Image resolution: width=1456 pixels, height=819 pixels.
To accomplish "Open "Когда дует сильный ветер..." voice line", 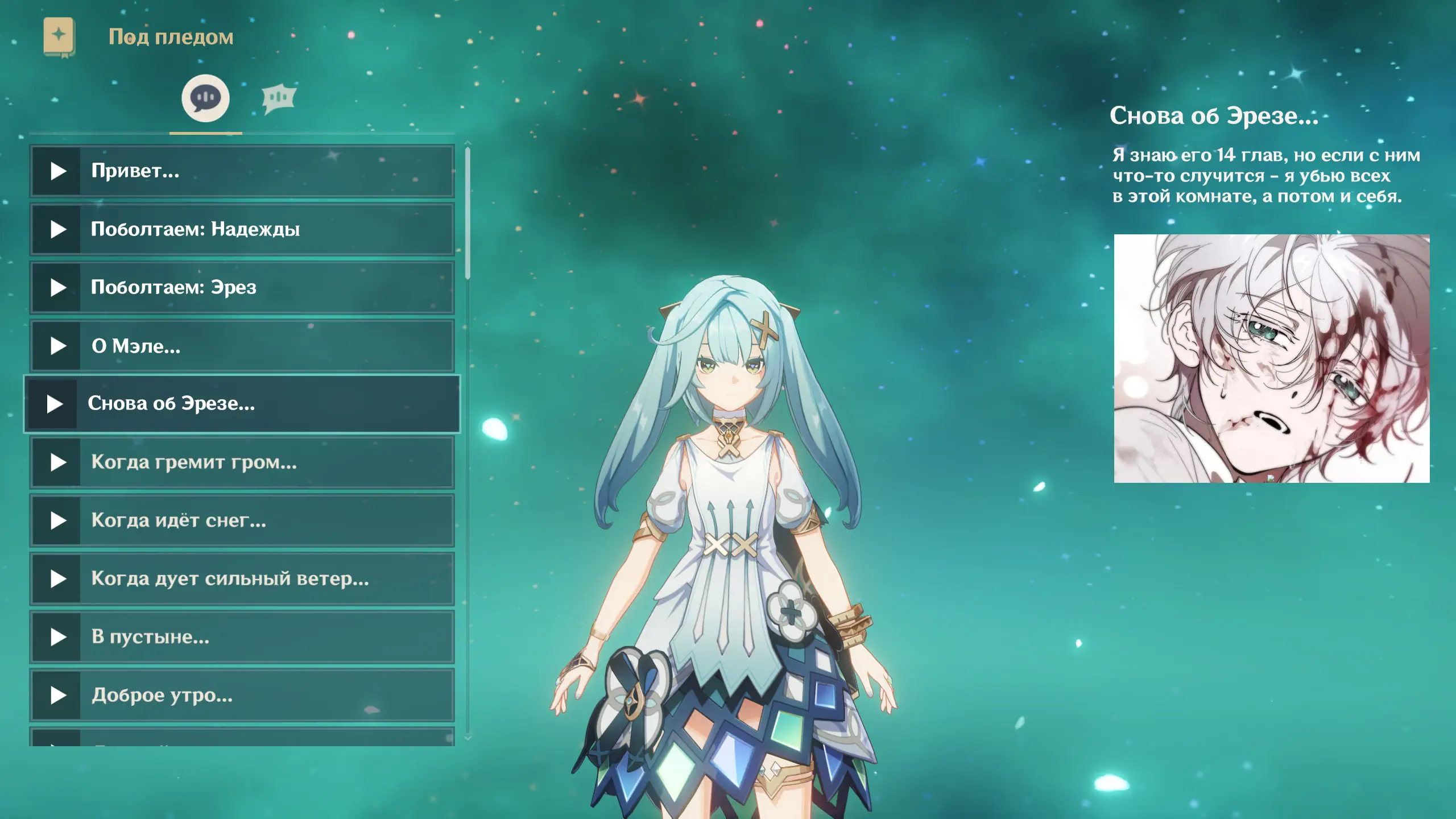I will click(242, 579).
